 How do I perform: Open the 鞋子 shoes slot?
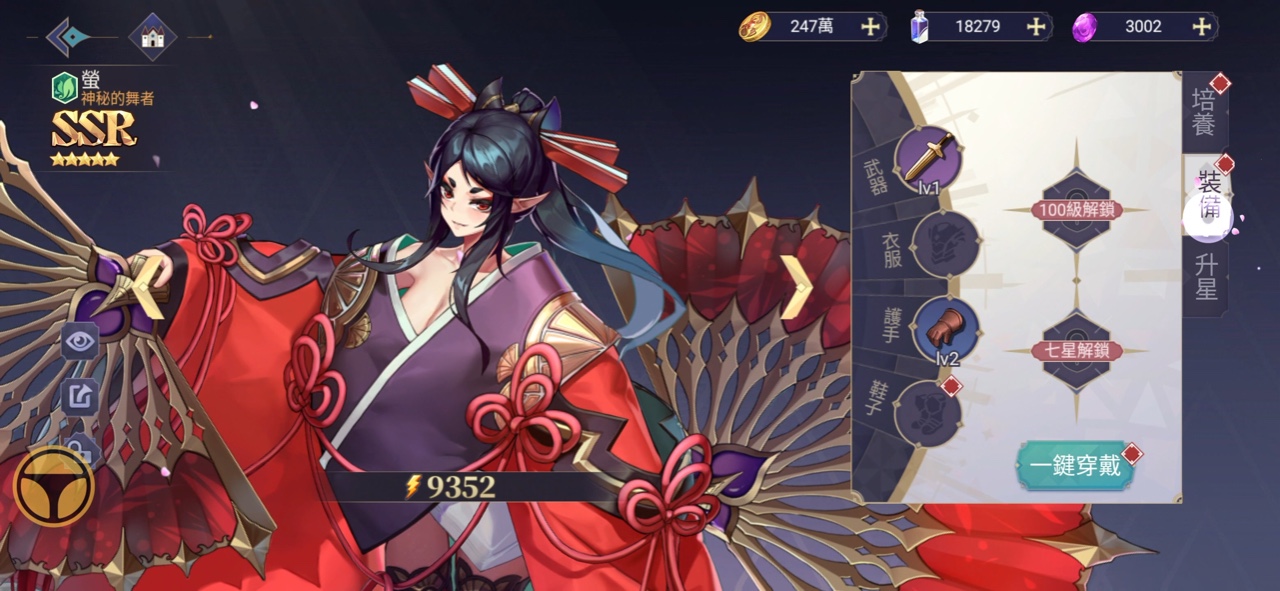click(x=927, y=411)
